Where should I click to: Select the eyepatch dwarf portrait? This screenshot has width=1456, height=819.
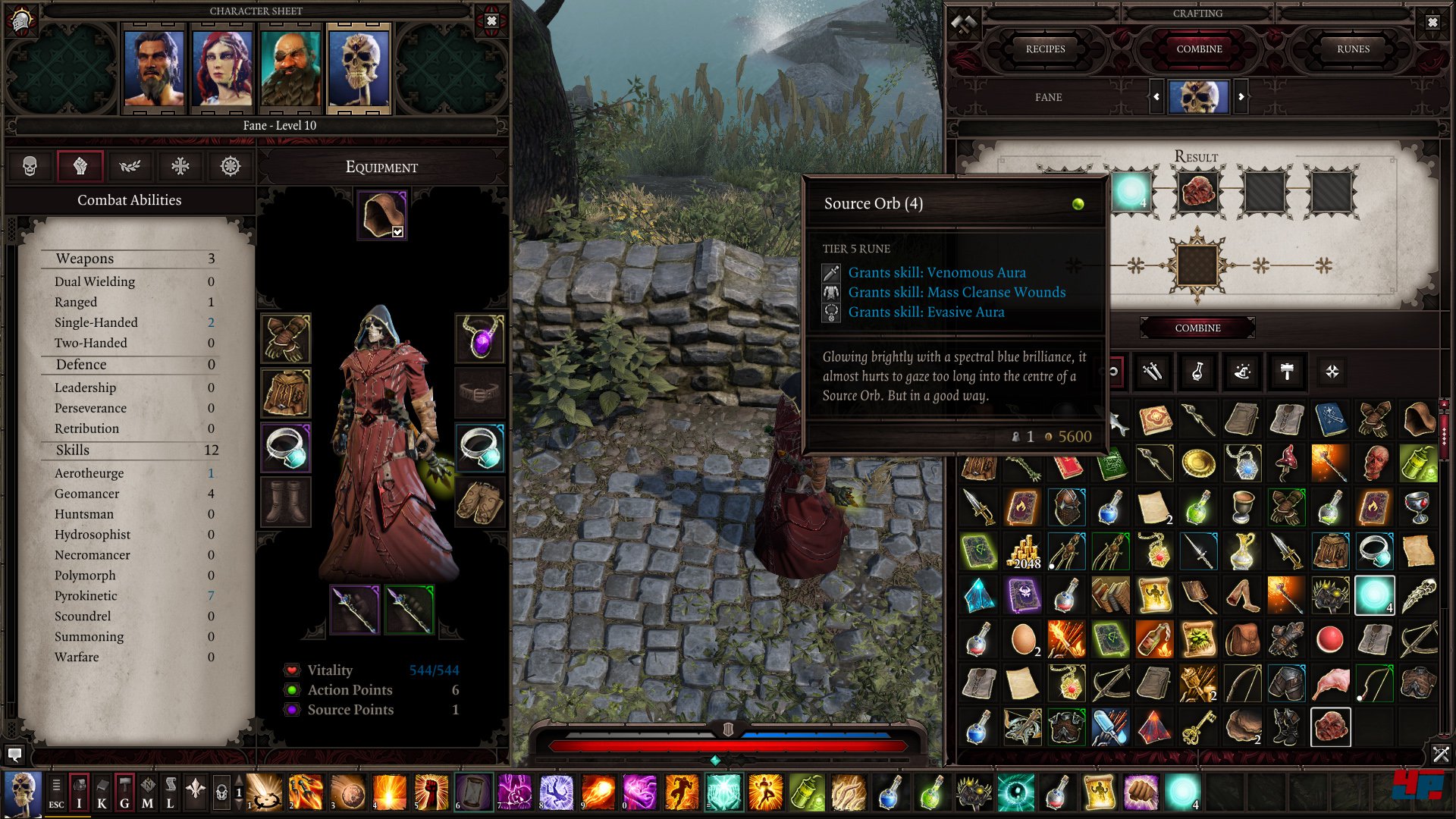(290, 68)
